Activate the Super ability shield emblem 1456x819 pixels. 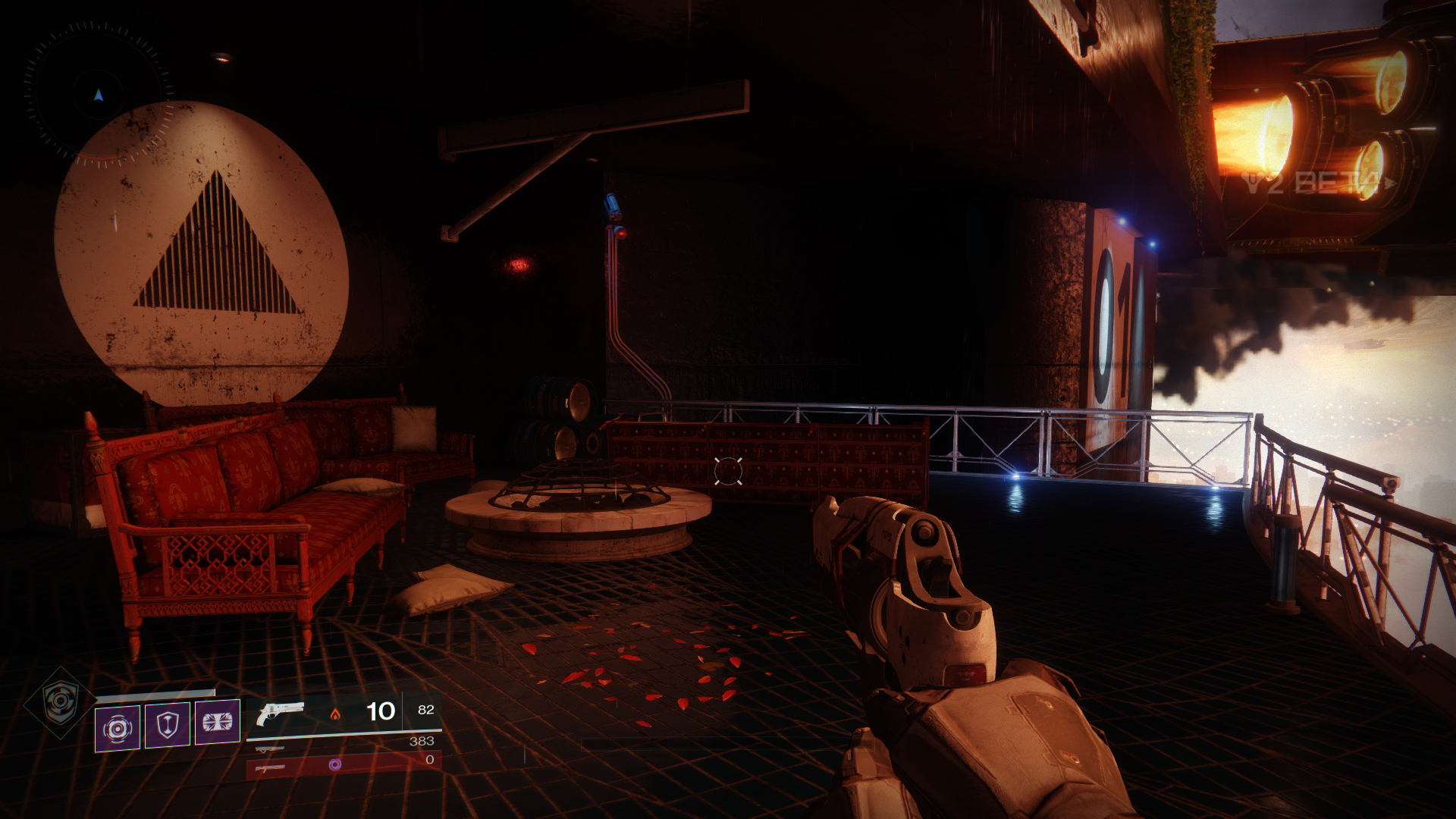[59, 701]
